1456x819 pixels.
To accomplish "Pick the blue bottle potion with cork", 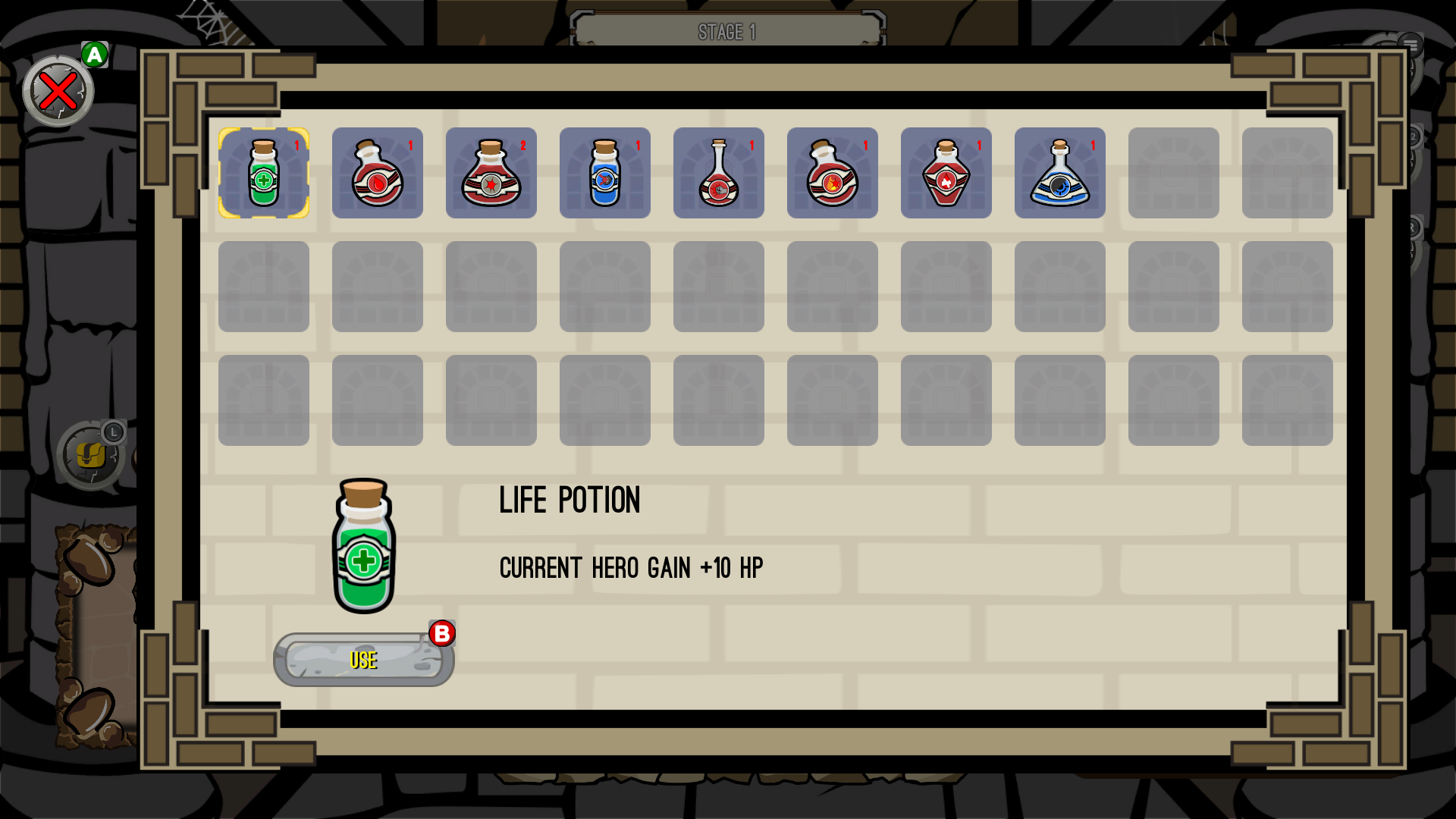I will [x=605, y=173].
